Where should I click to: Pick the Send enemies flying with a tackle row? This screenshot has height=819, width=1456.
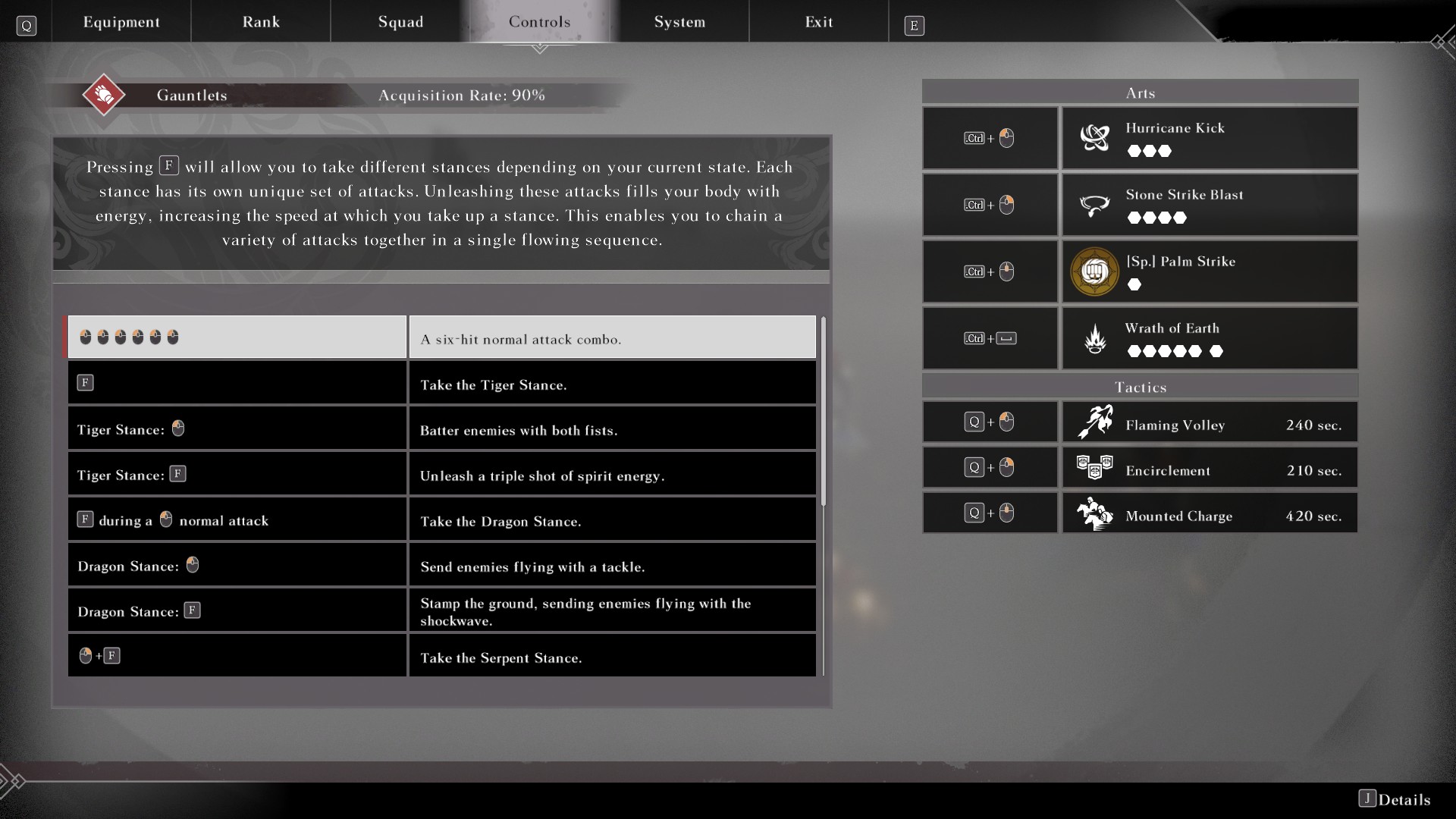coord(441,565)
